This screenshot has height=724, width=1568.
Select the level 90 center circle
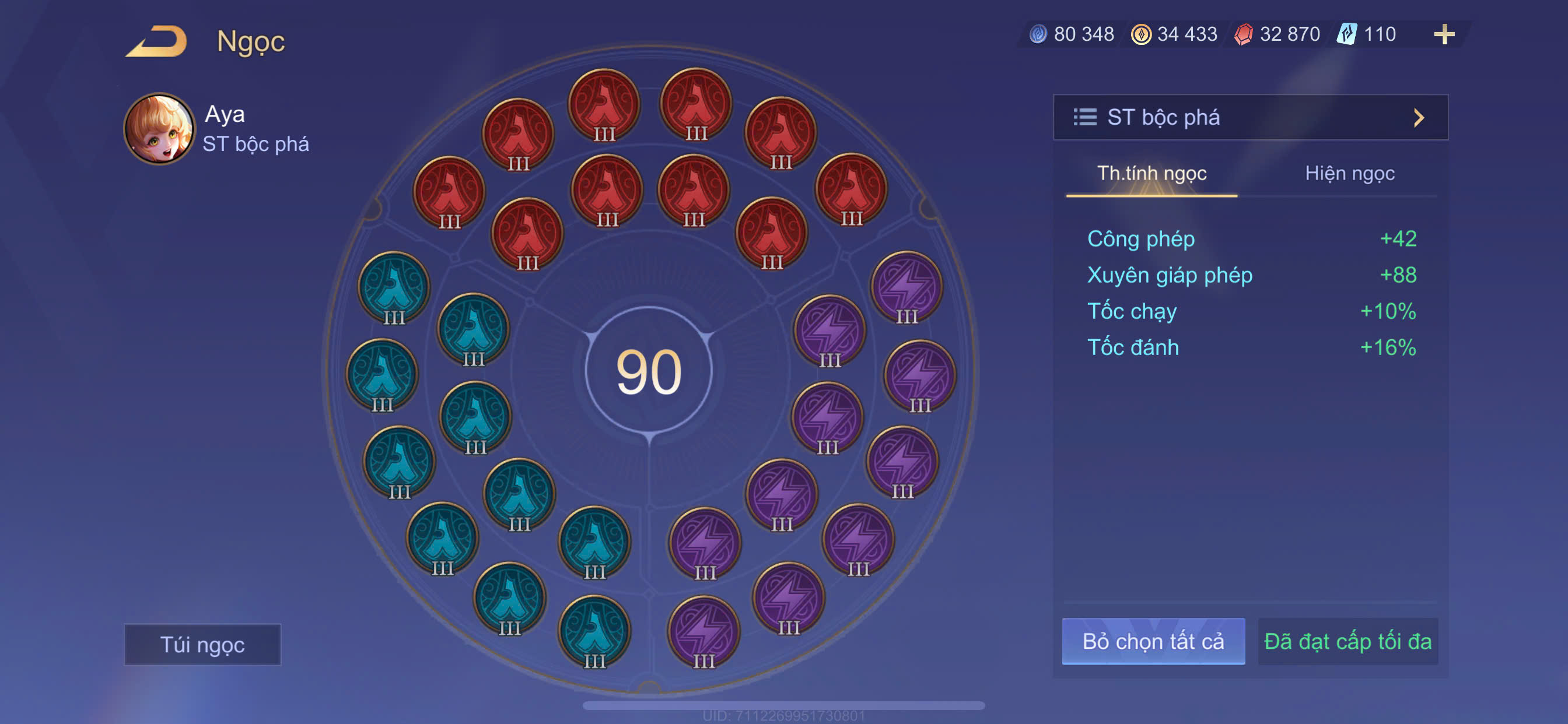tap(648, 371)
